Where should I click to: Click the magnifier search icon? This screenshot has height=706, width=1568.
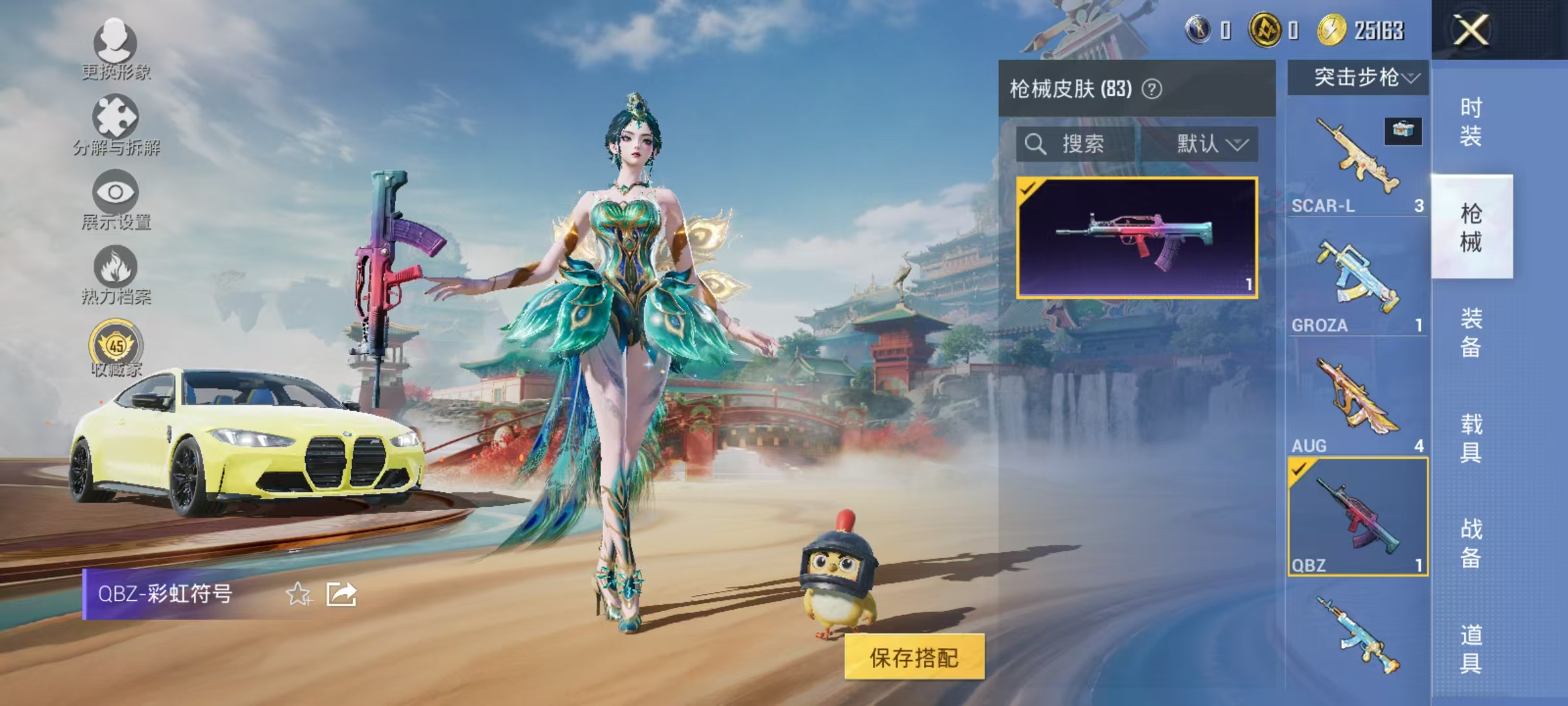pos(1036,145)
